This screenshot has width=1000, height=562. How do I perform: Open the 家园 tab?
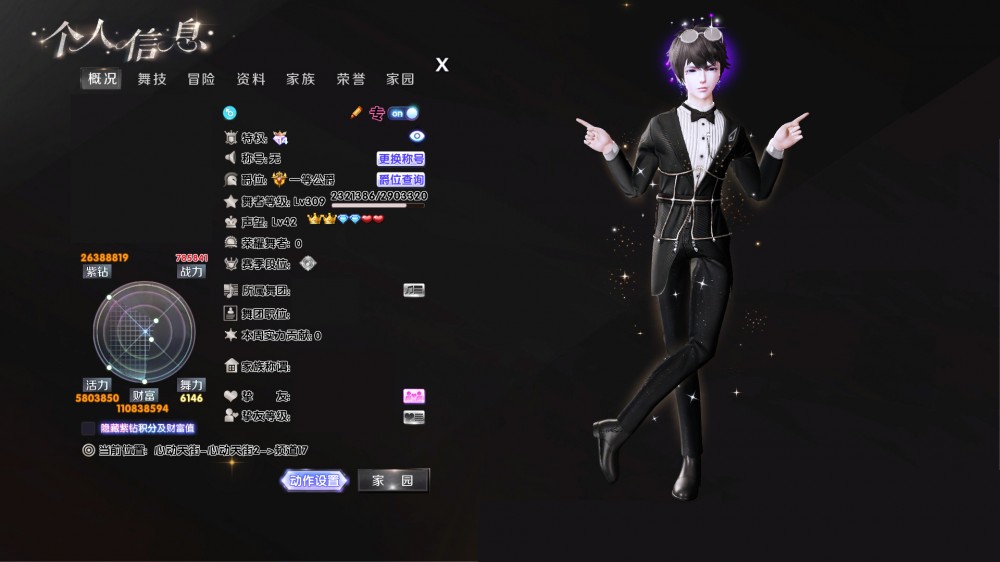tap(401, 79)
